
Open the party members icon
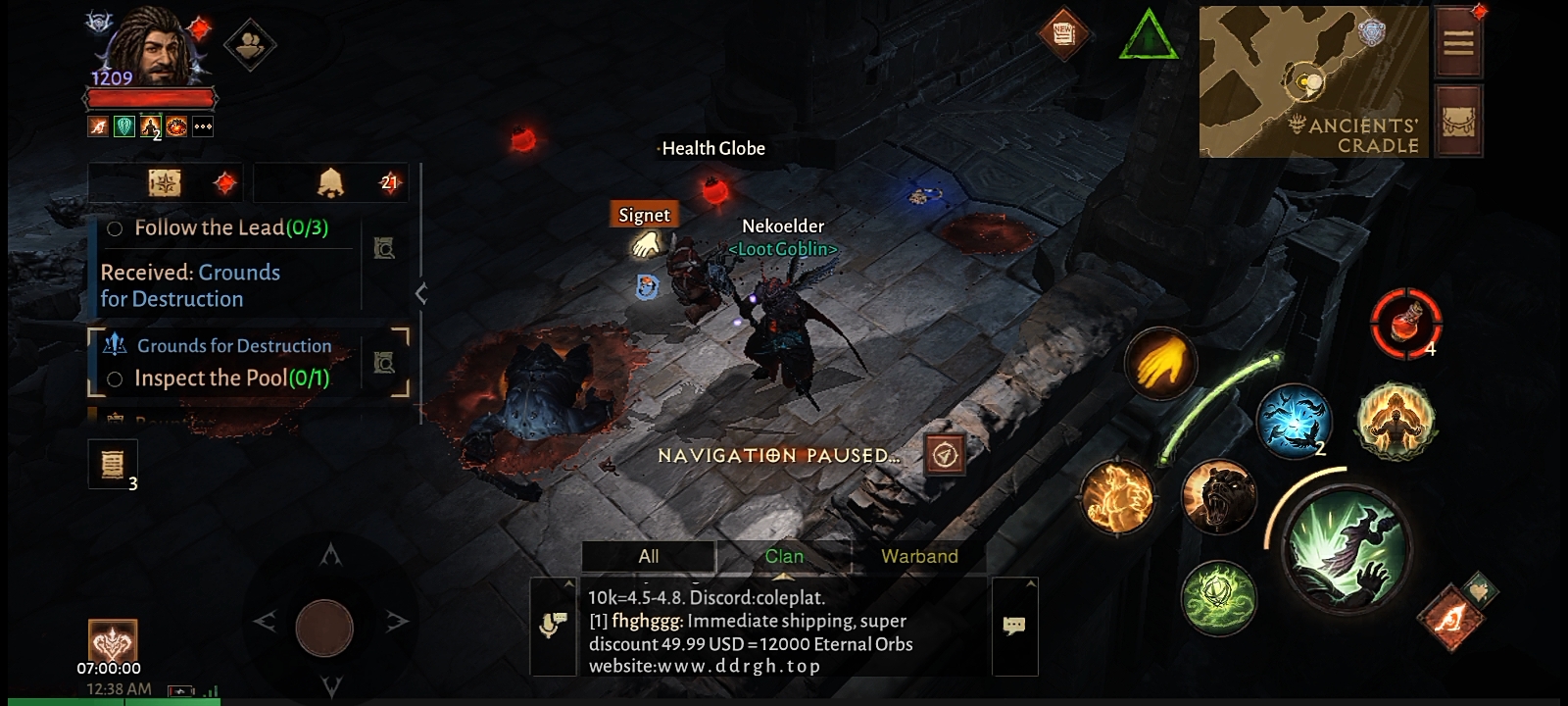click(x=250, y=43)
